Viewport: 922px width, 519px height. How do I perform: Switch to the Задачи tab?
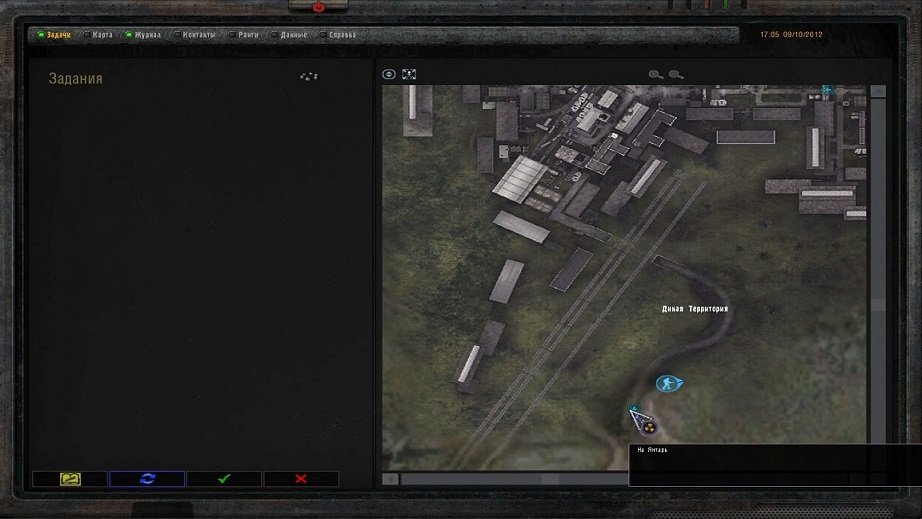(57, 35)
